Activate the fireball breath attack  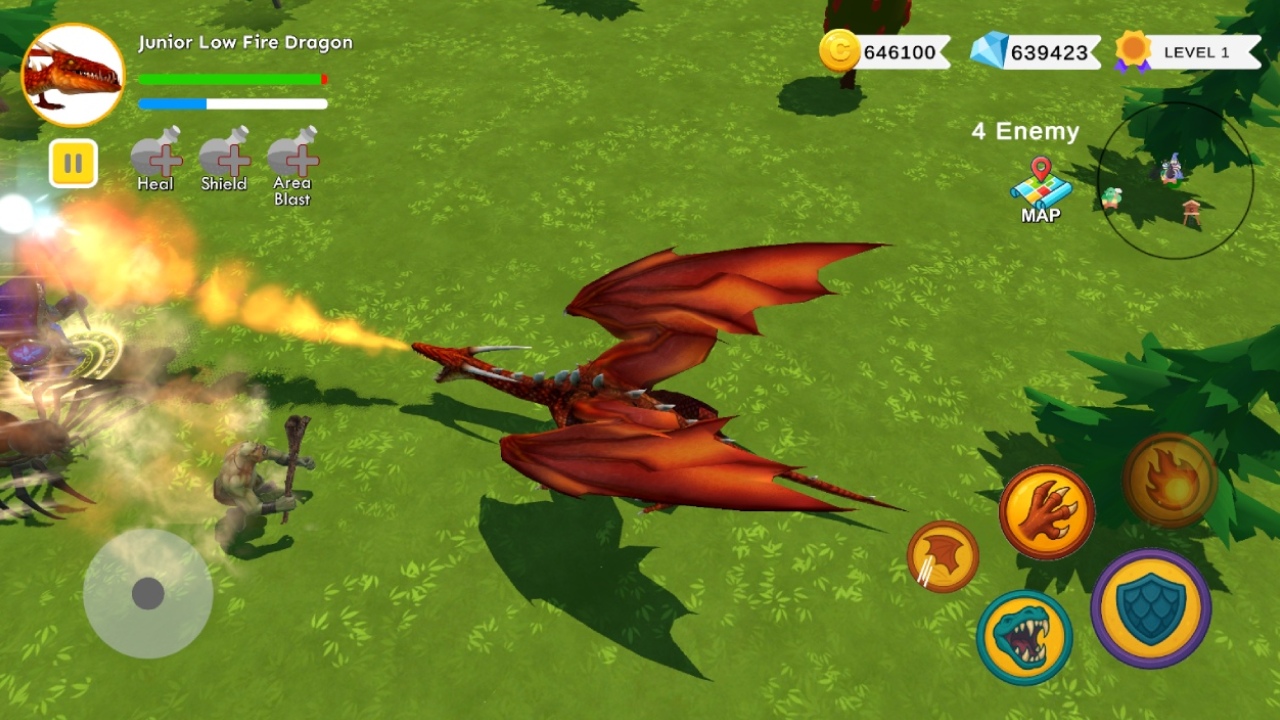(1170, 480)
